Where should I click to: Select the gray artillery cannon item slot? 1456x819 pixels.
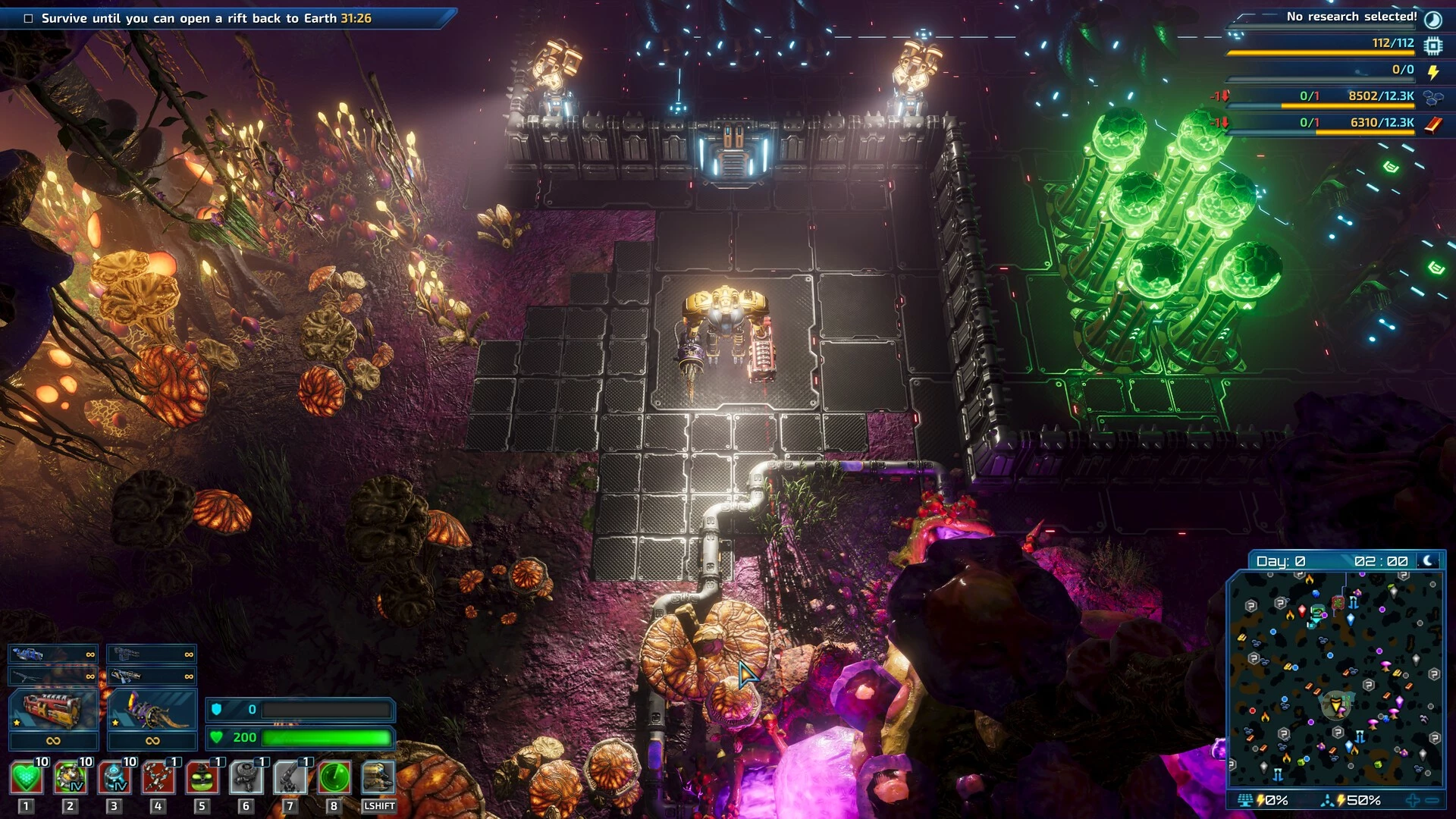pyautogui.click(x=290, y=778)
